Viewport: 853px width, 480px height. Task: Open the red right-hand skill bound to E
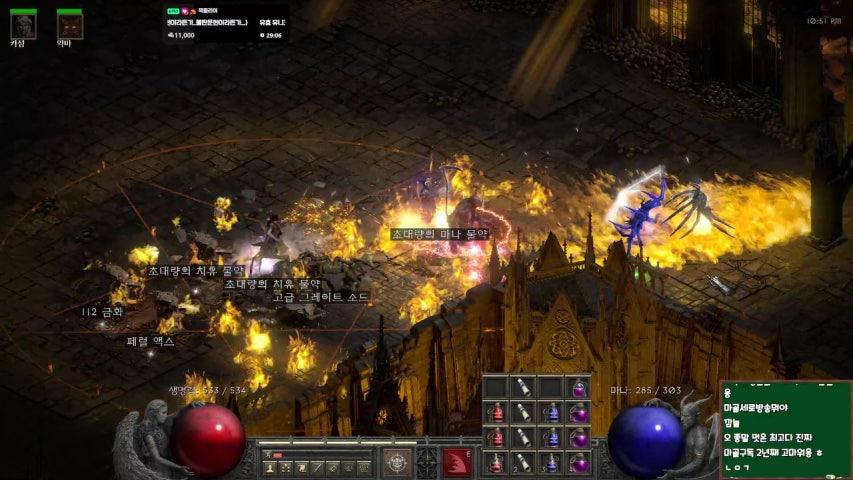[457, 462]
